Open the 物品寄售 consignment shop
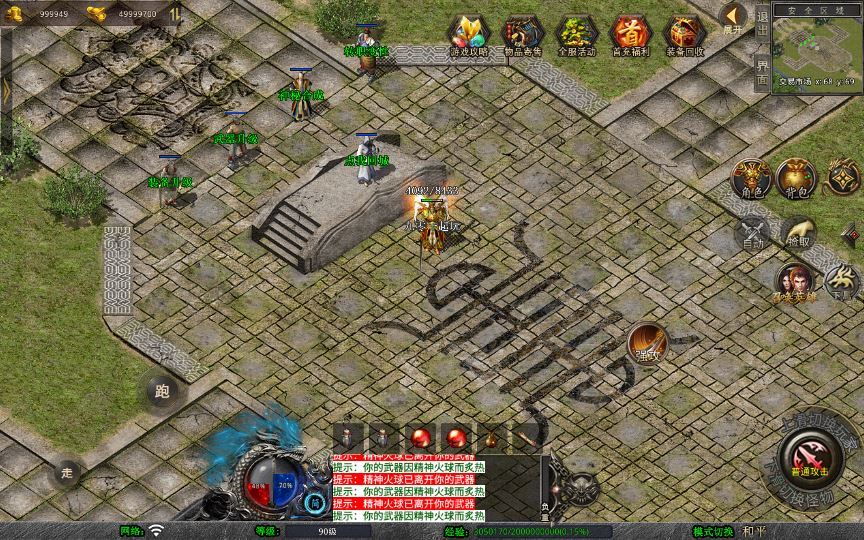The height and width of the screenshot is (540, 864). 523,35
